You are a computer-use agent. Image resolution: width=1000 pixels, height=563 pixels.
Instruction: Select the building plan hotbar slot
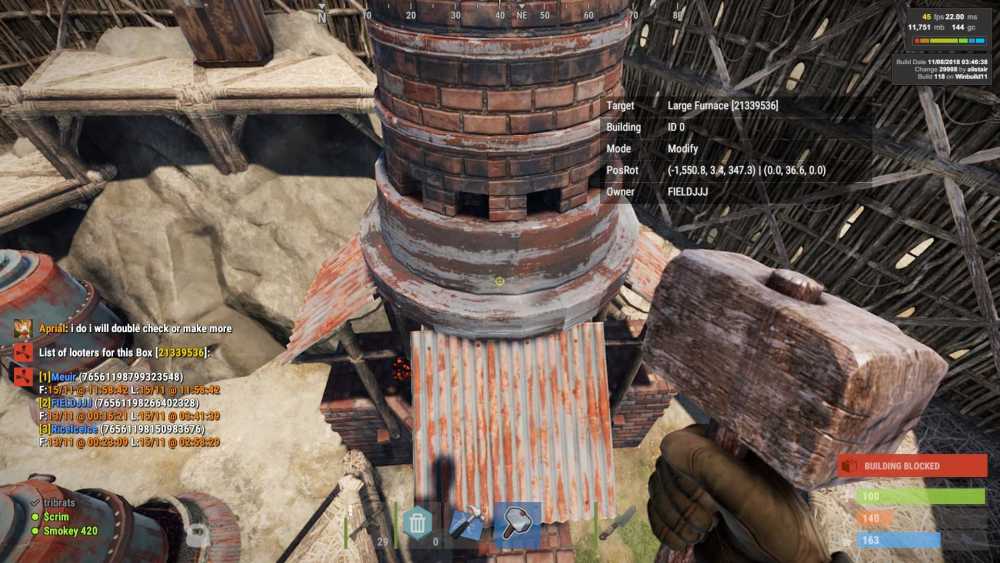coord(466,524)
